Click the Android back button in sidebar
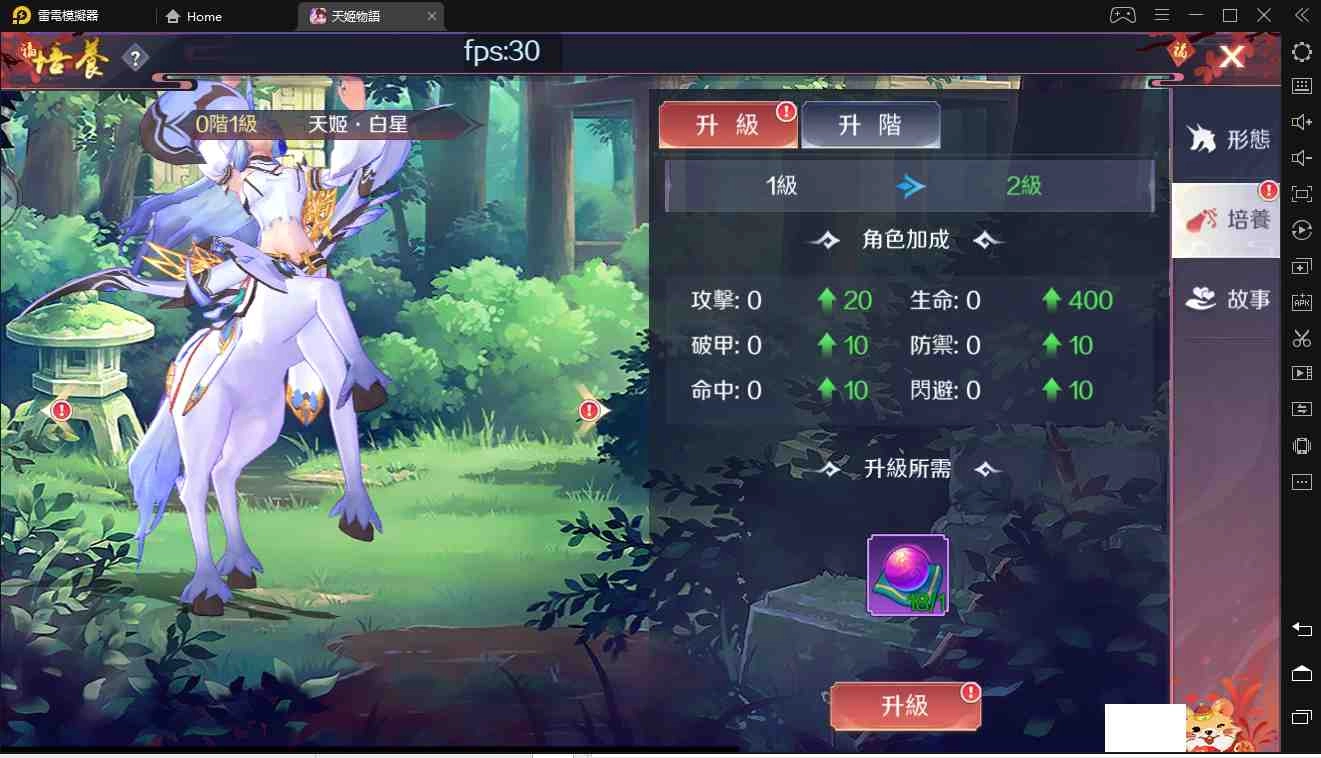 tap(1301, 630)
